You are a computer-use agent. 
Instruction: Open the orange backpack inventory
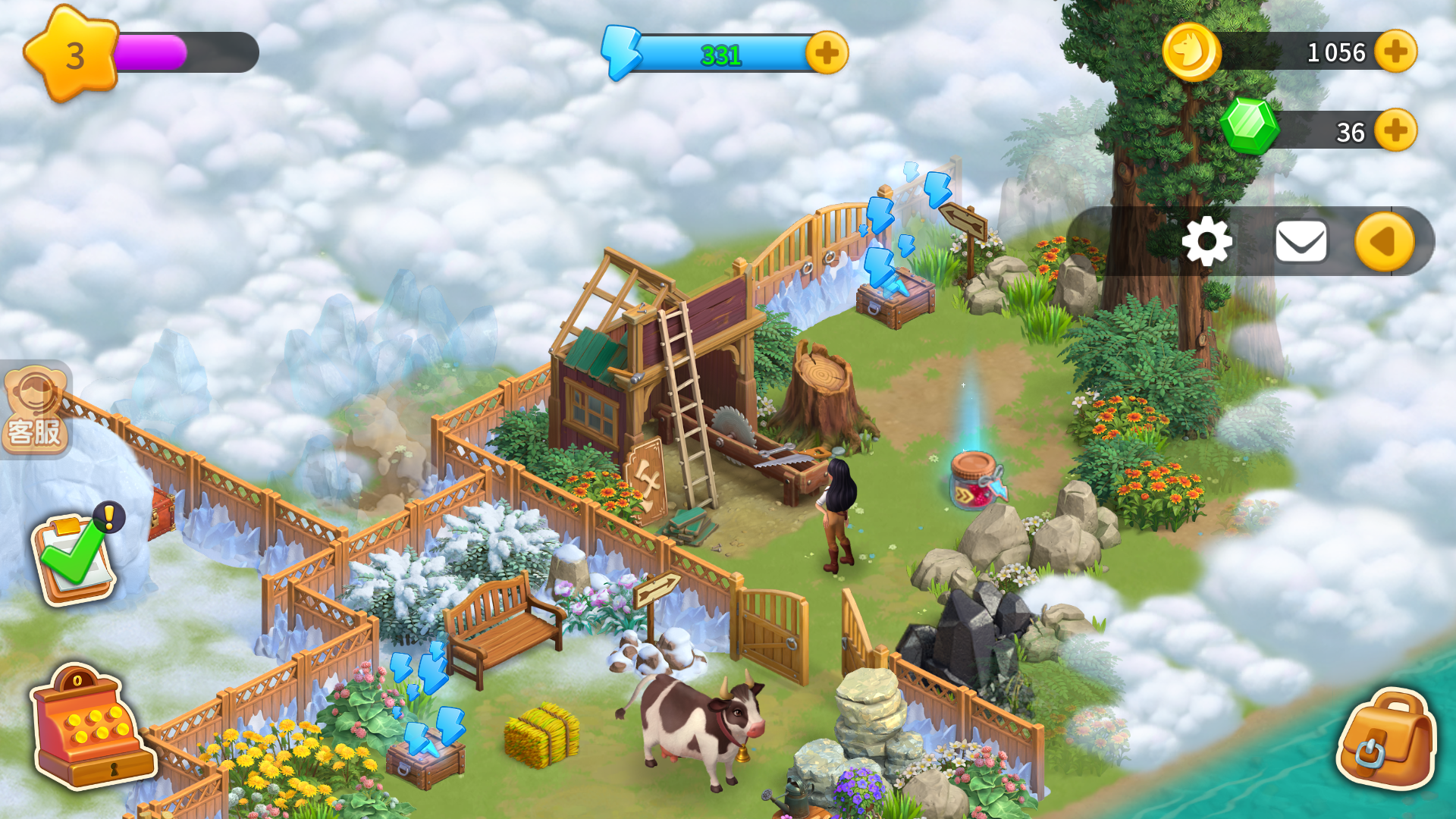point(1386,739)
